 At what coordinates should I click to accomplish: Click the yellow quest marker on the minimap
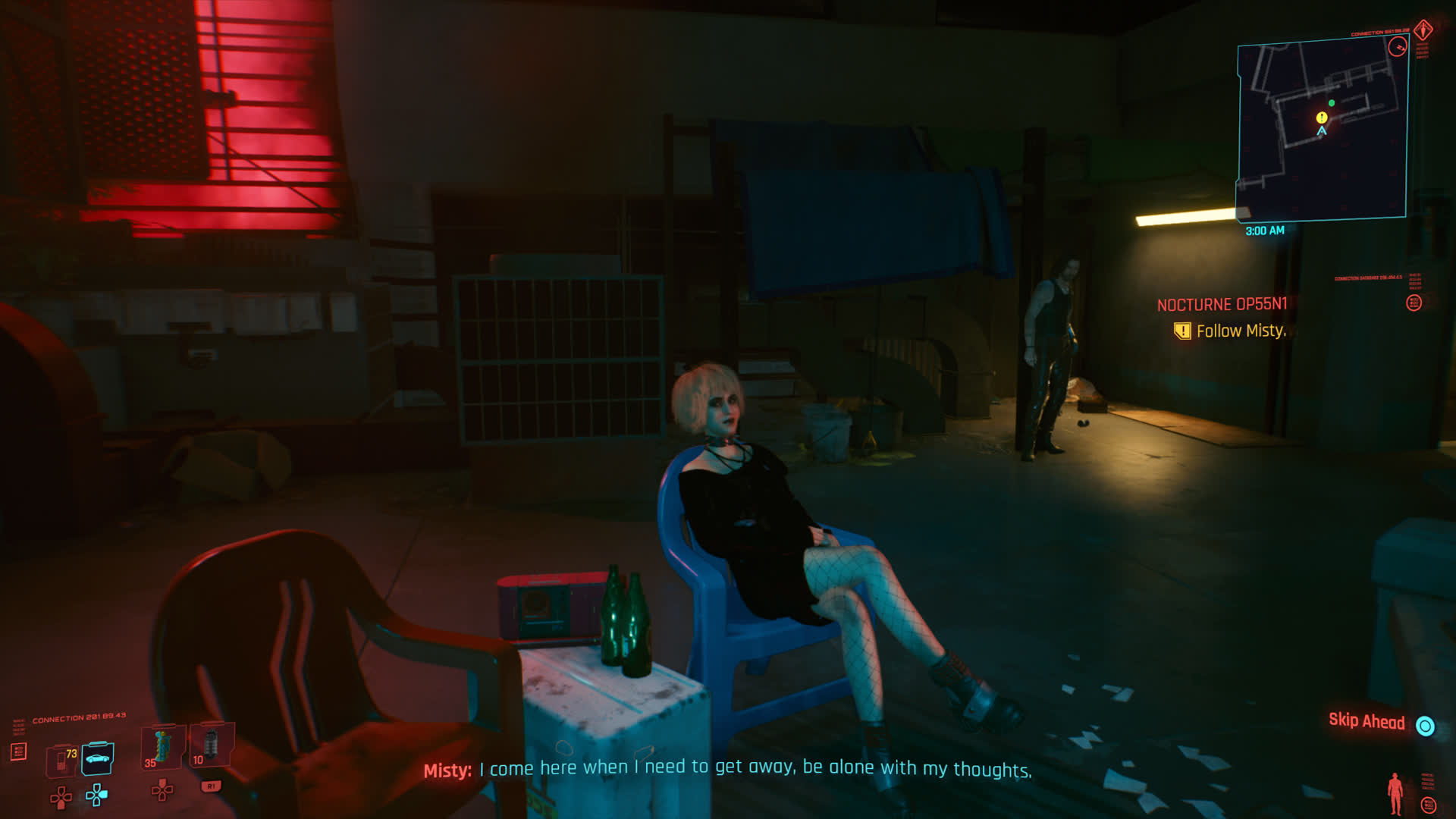click(x=1322, y=118)
